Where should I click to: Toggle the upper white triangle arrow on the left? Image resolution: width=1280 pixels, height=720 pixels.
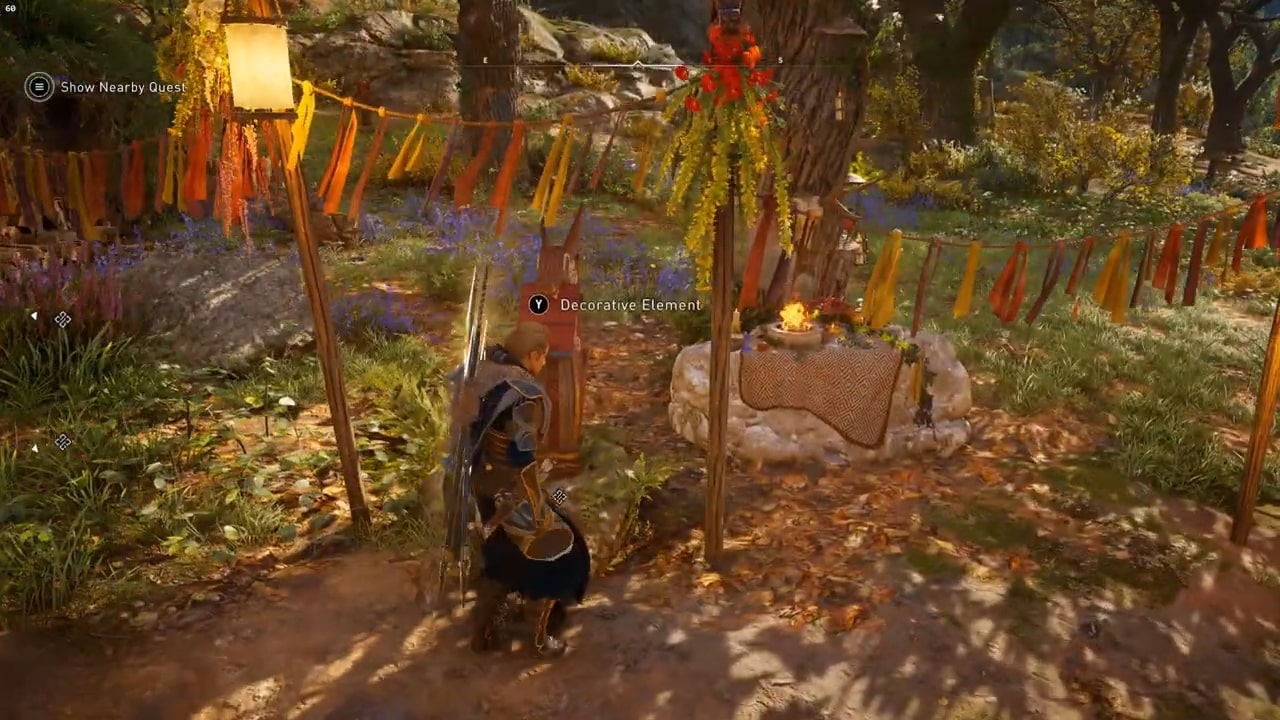(35, 316)
